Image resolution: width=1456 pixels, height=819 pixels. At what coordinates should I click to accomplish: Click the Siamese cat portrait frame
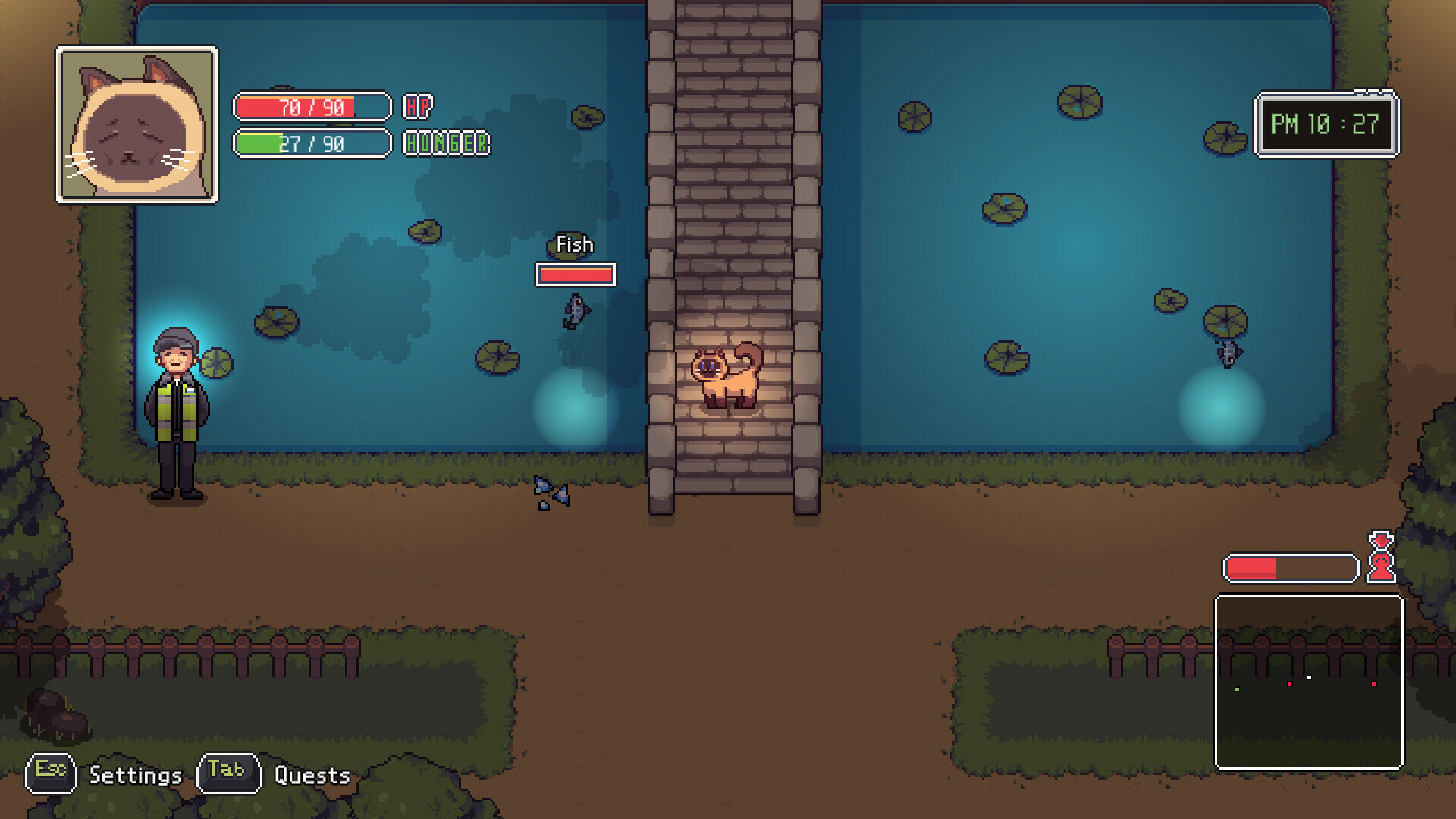136,125
